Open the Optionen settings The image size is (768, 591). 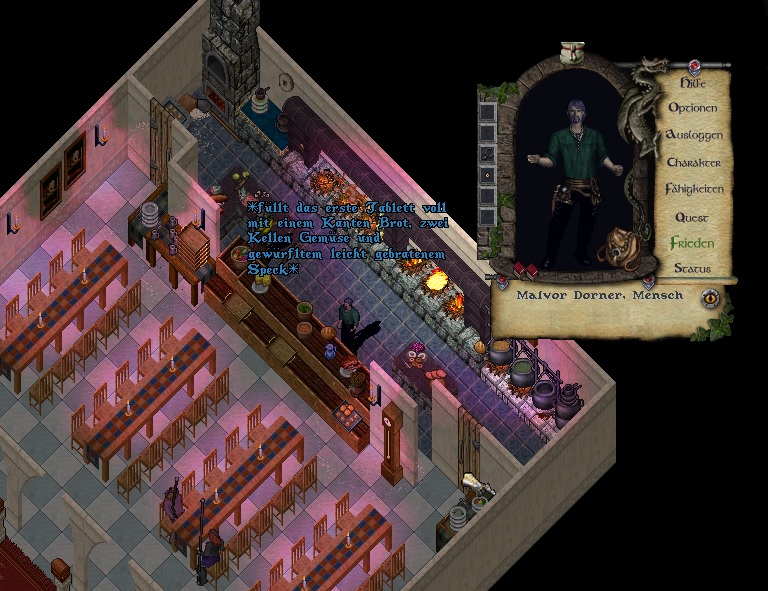(x=693, y=108)
